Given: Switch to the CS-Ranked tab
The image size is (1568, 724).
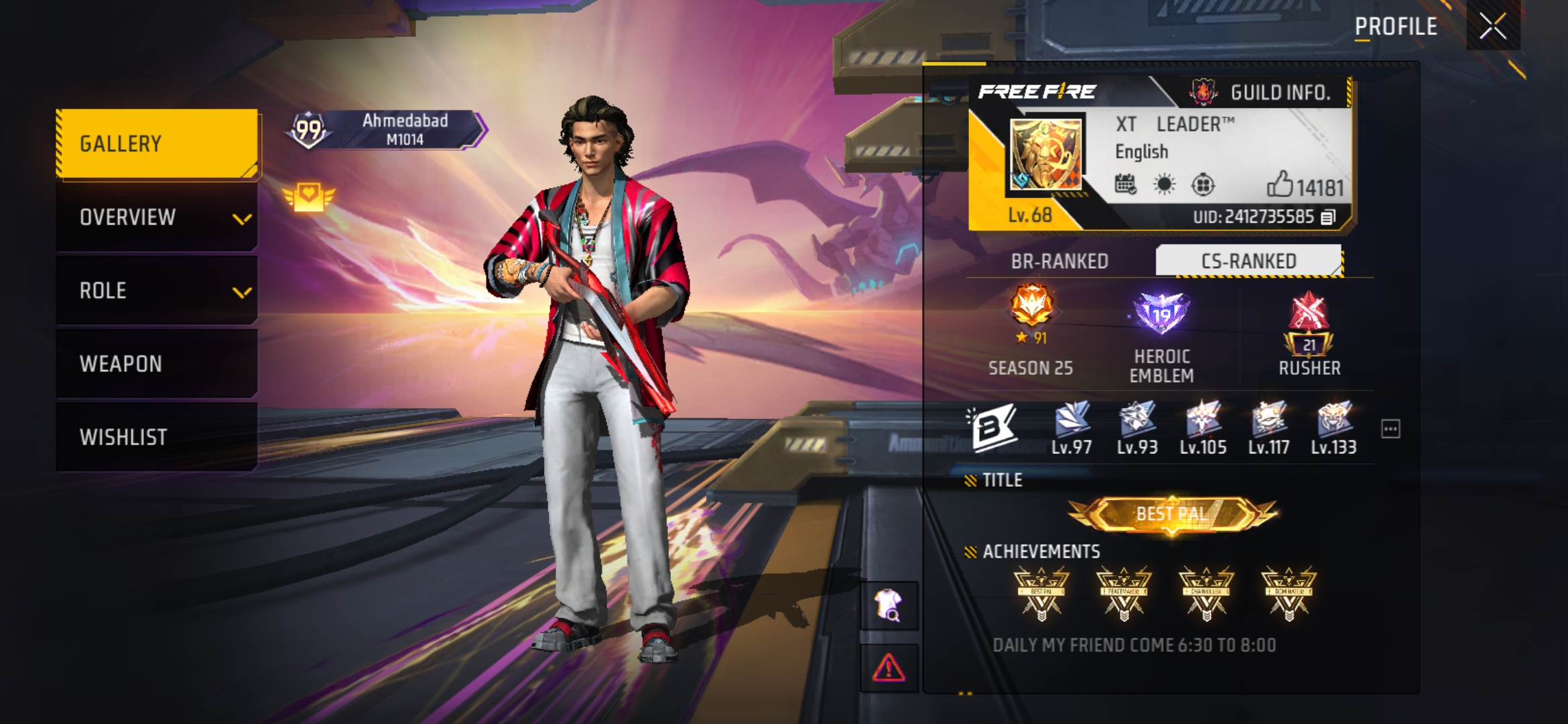Looking at the screenshot, I should point(1248,261).
